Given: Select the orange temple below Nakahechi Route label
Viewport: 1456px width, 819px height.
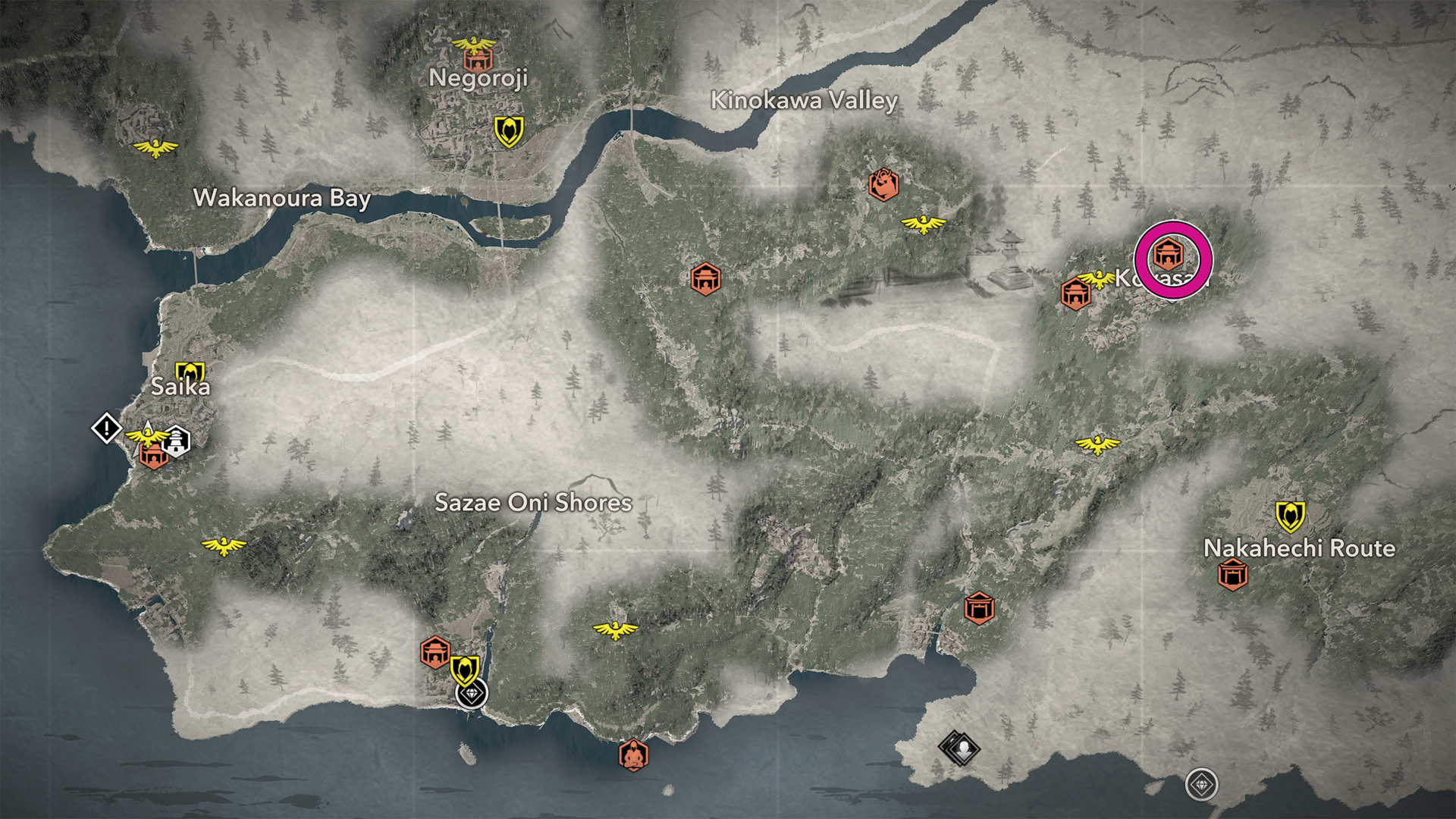Looking at the screenshot, I should tap(1232, 575).
